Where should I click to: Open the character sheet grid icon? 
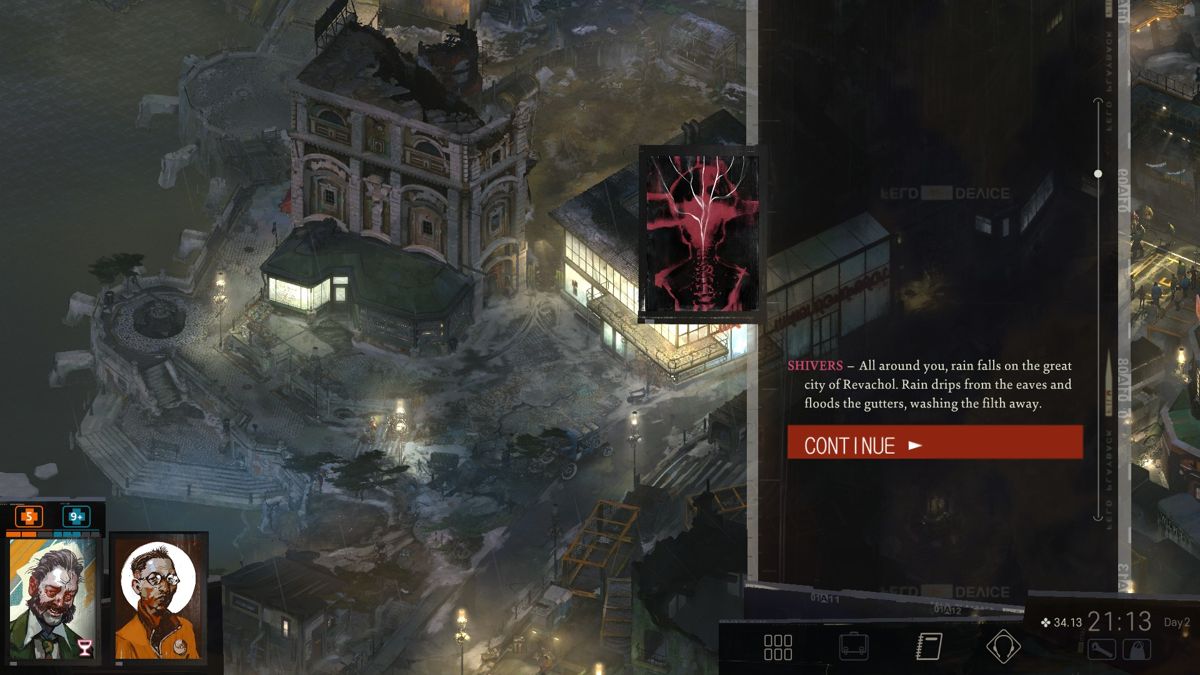[778, 647]
